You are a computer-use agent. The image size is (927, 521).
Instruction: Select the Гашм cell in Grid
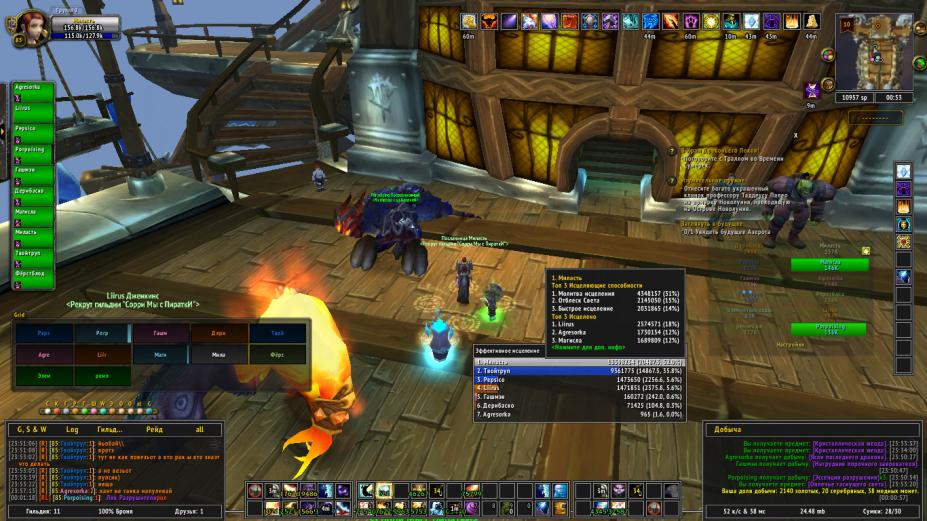tap(160, 334)
